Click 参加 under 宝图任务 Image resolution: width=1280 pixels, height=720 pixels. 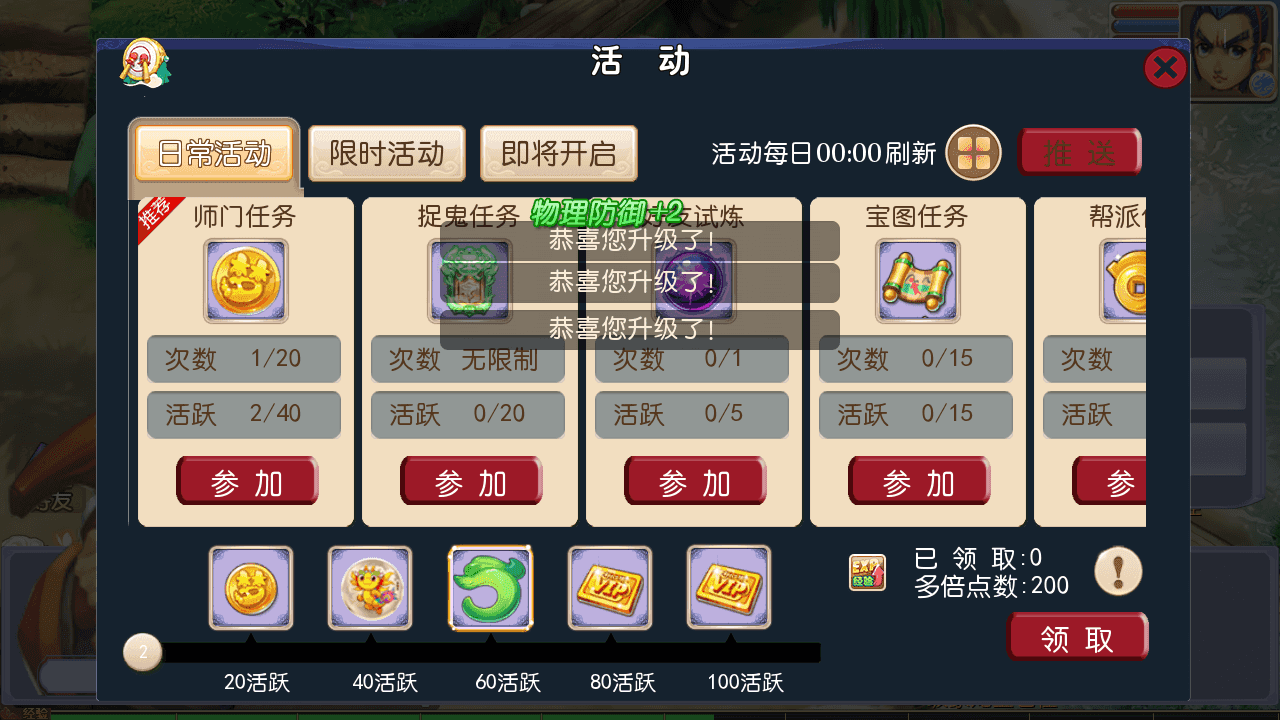tap(919, 481)
